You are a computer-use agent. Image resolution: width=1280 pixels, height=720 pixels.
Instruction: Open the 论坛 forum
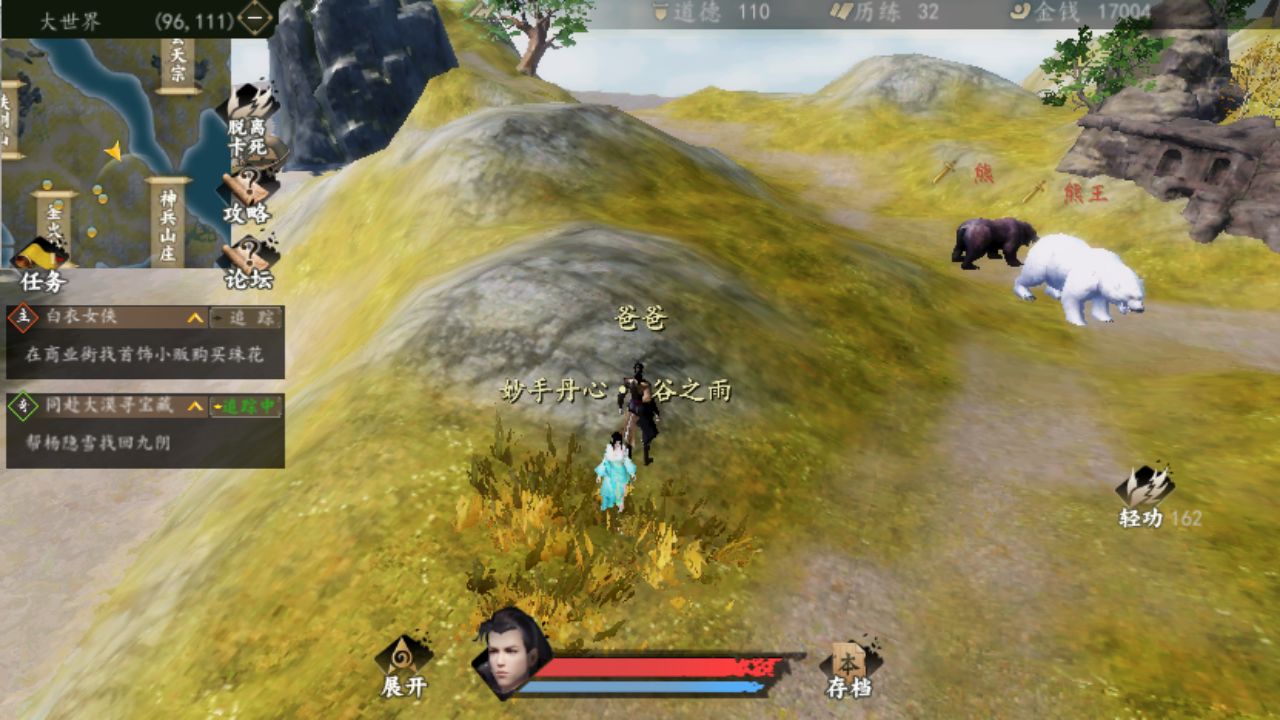pos(247,264)
